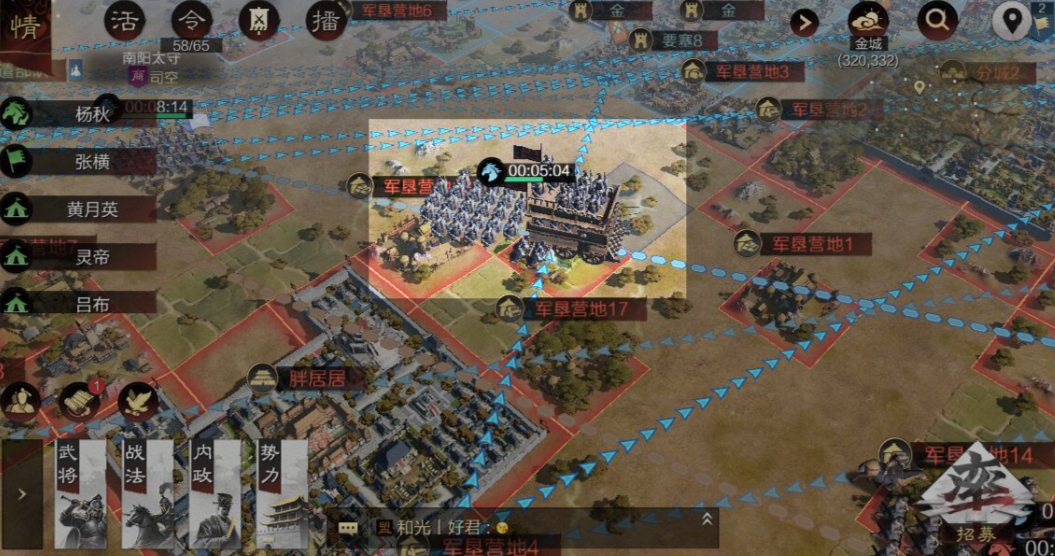Image resolution: width=1055 pixels, height=556 pixels.
Task: Select 灵帝's troop entry
Action: 90,256
